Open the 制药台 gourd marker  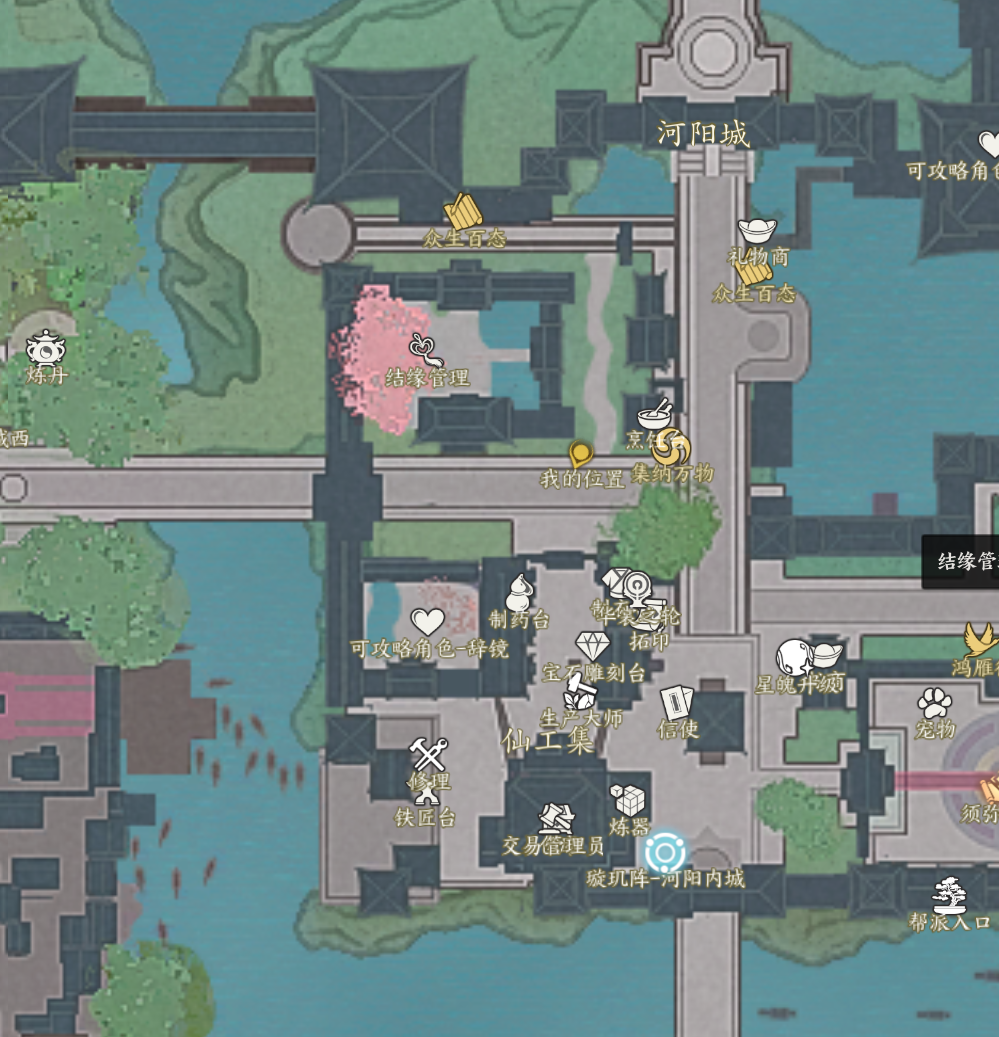click(x=519, y=592)
